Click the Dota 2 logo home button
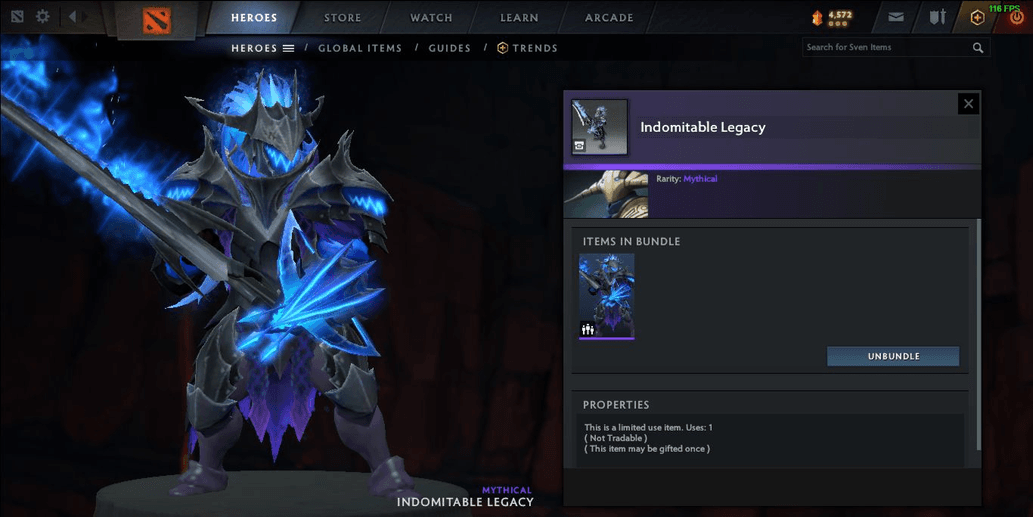Viewport: 1033px width, 517px height. (x=157, y=19)
